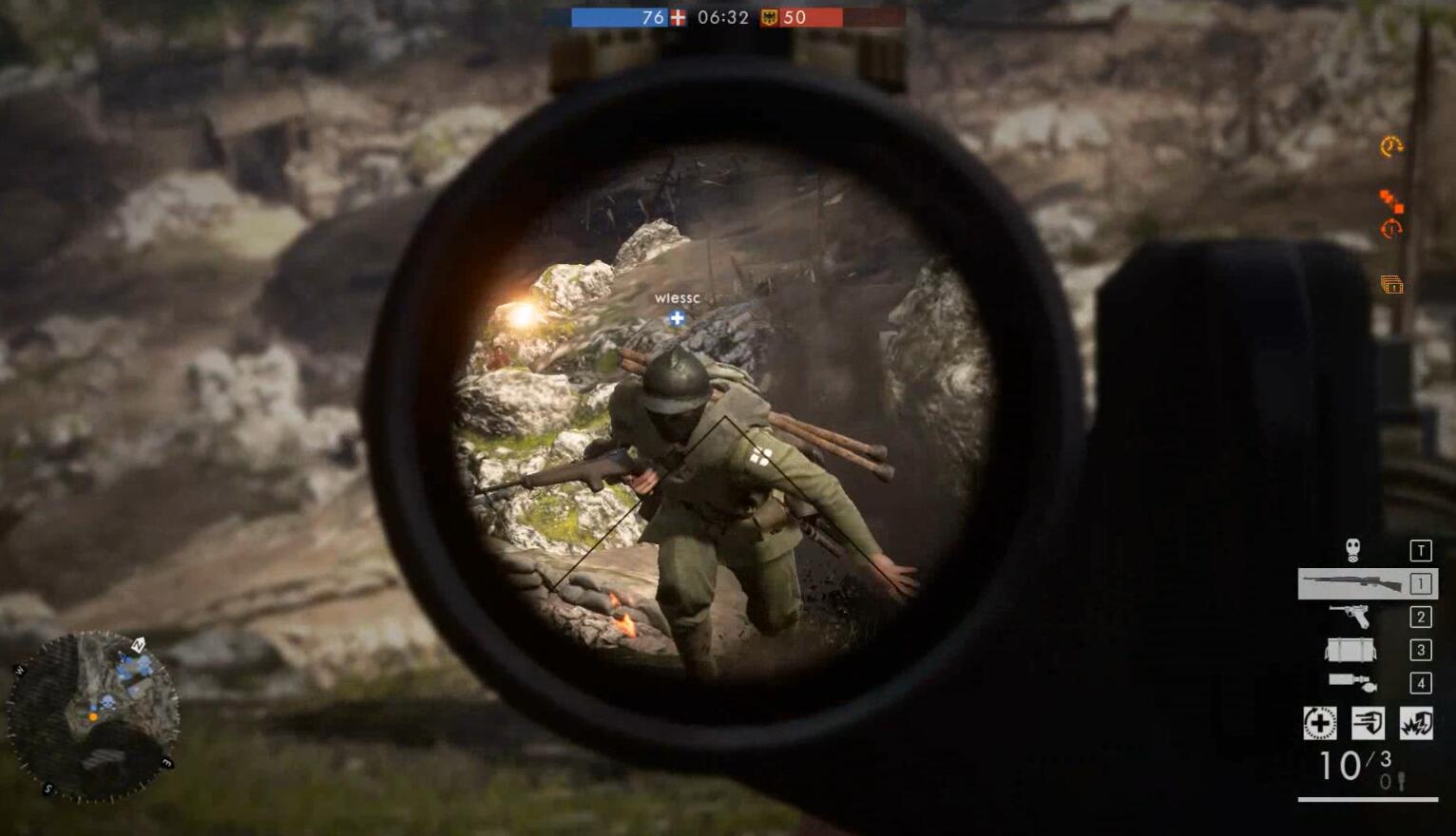This screenshot has height=836, width=1456.
Task: Equip the medical crate gadget
Action: (1350, 650)
